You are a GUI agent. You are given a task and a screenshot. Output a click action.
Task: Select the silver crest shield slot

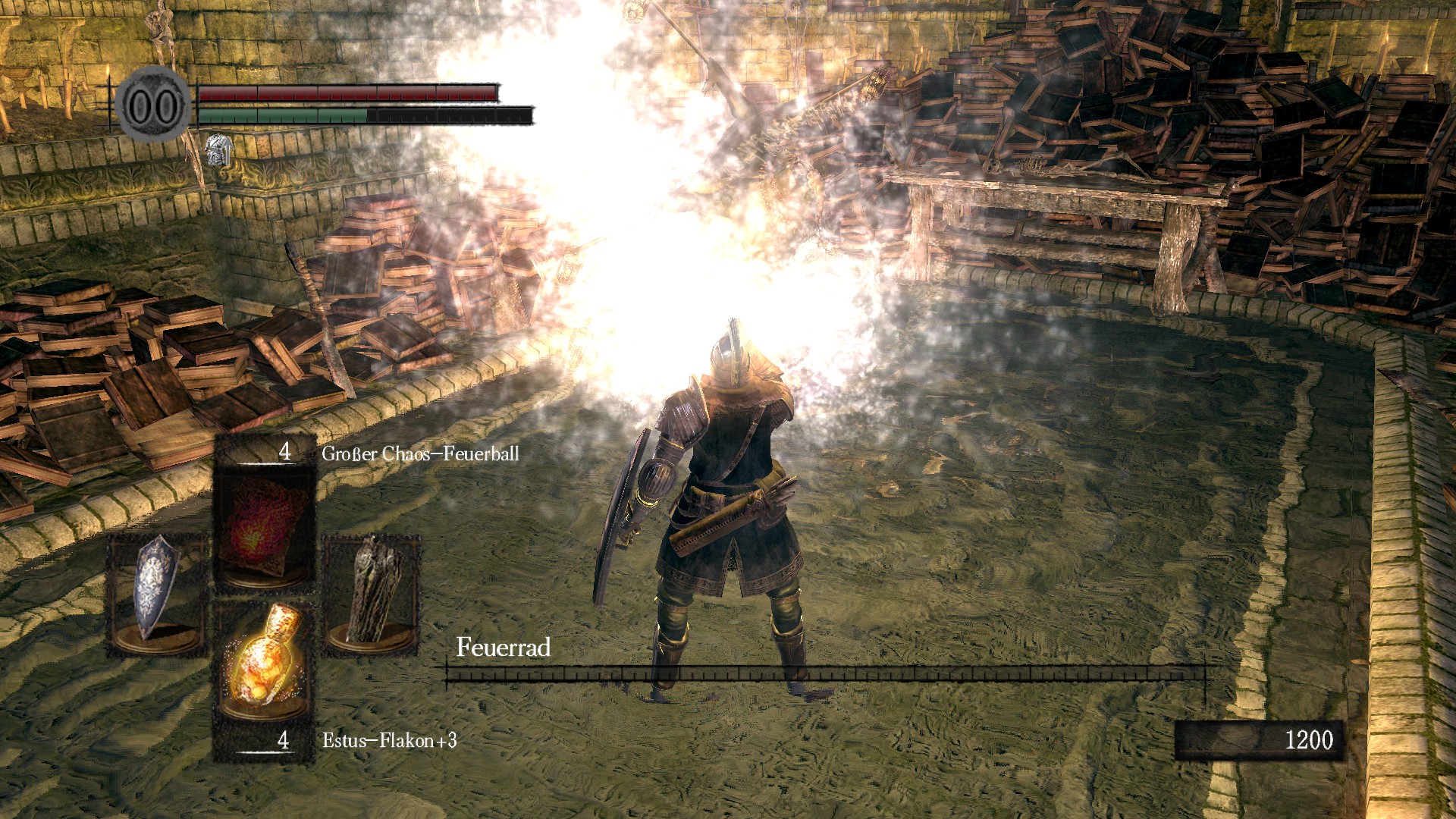[x=157, y=590]
